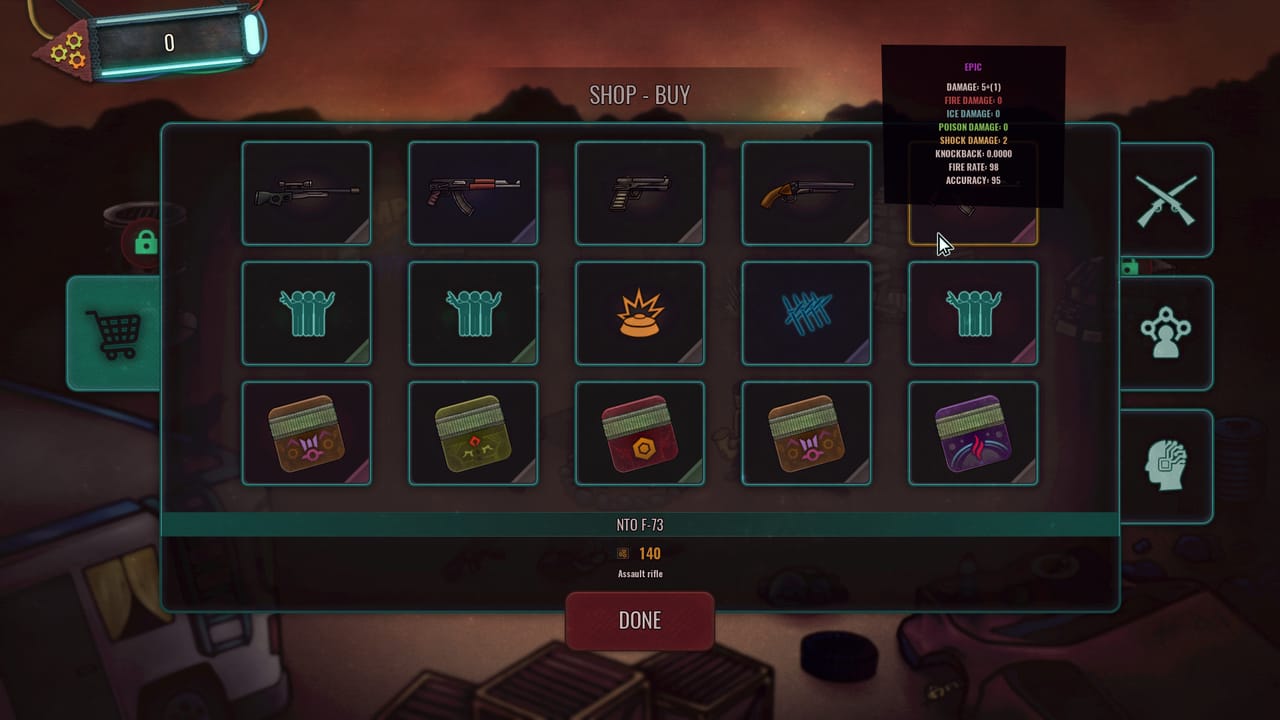Select the double-barrel shotgun item

[806, 193]
